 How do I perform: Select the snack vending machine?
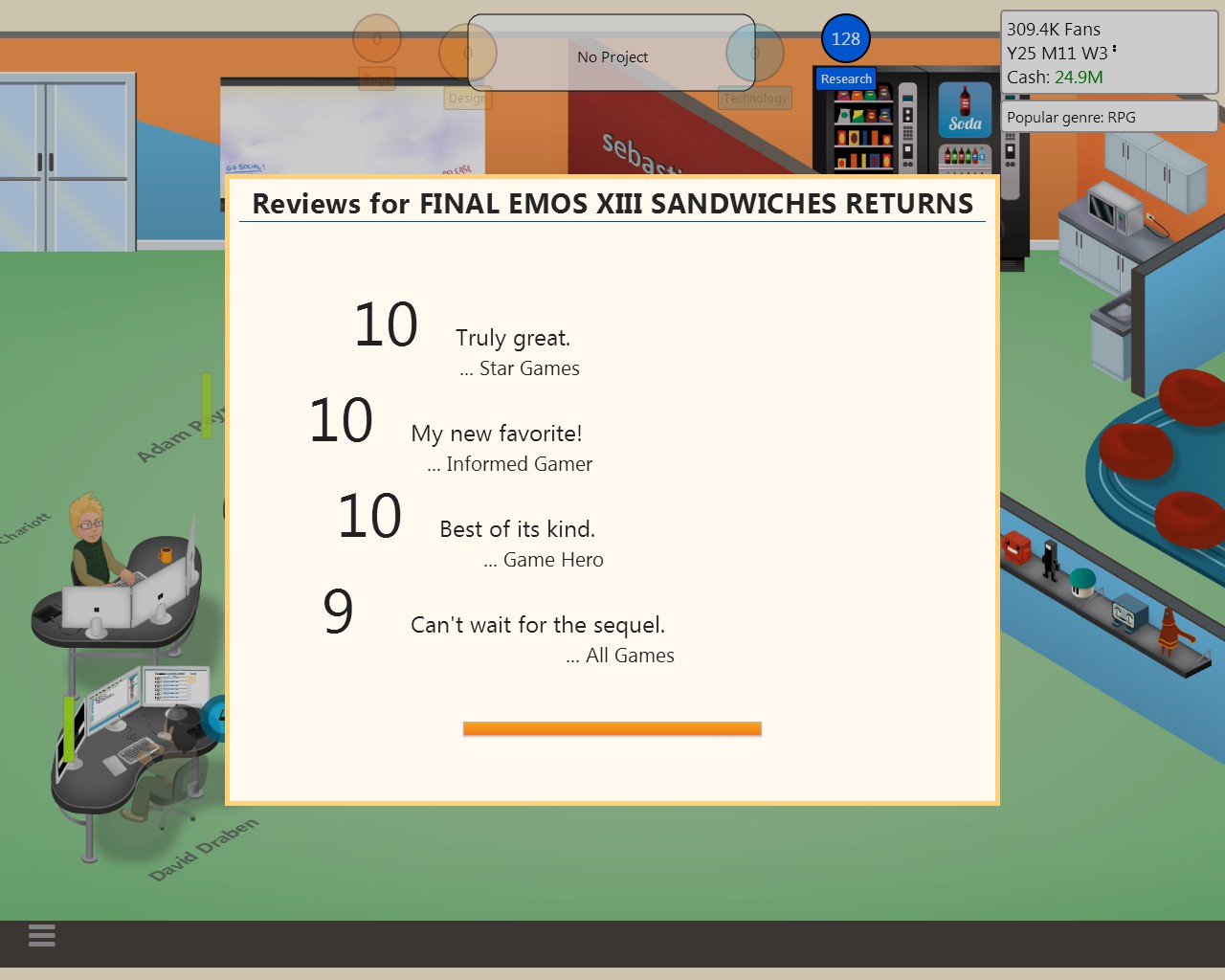click(x=866, y=129)
